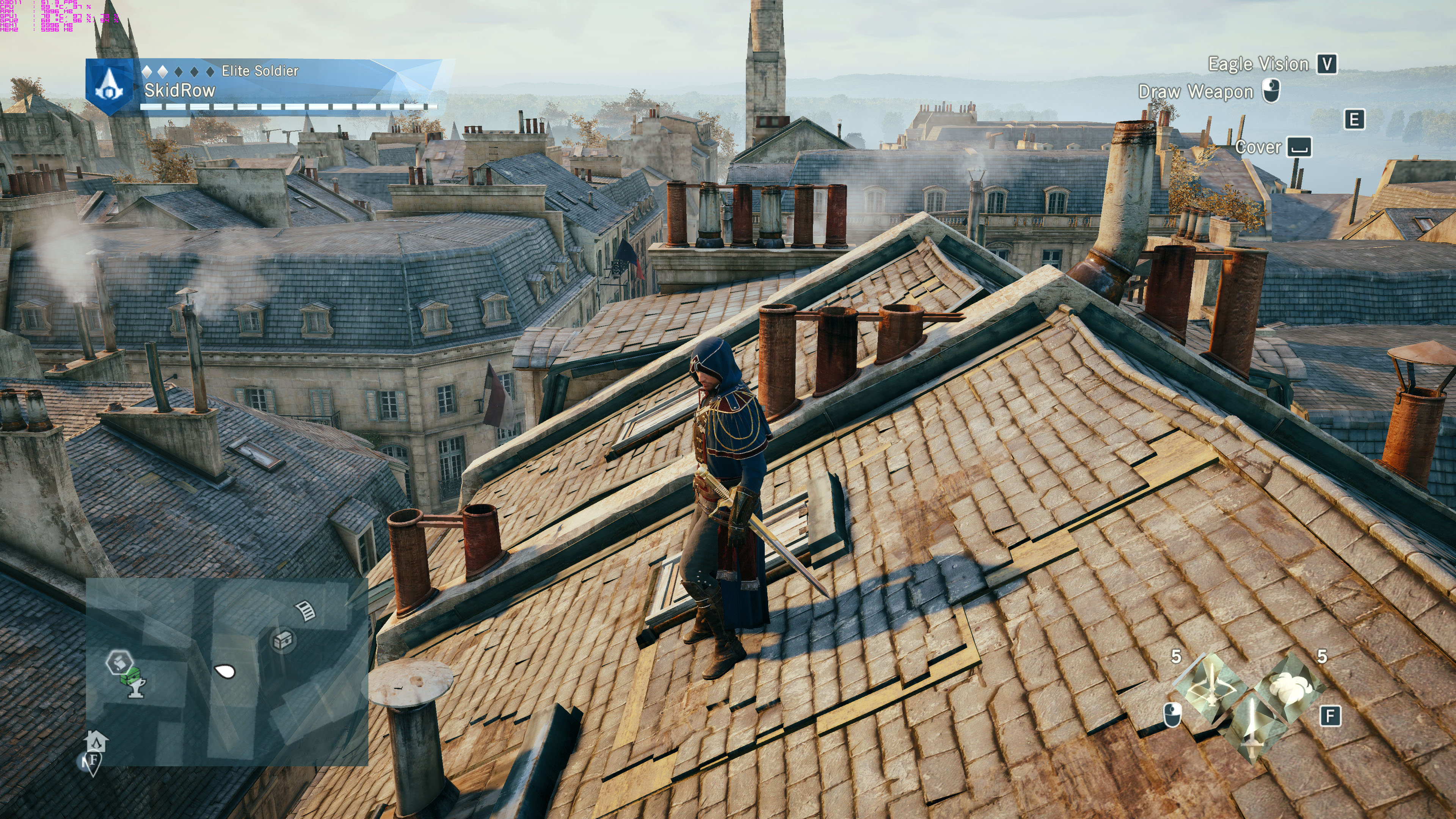Select the document page marker on minimap

(x=306, y=610)
